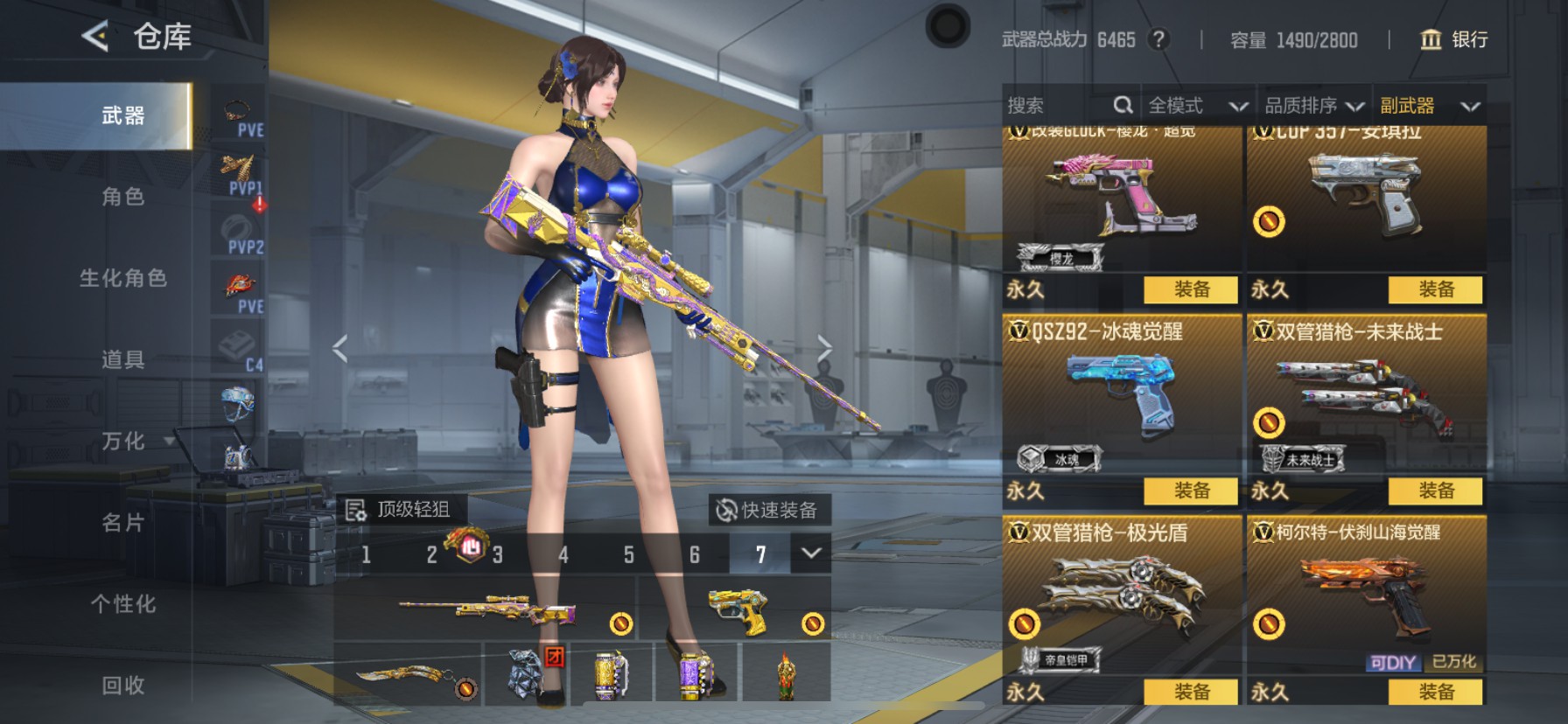This screenshot has width=1568, height=724.
Task: Select the PVP1 loadout icon with red alert
Action: point(237,171)
